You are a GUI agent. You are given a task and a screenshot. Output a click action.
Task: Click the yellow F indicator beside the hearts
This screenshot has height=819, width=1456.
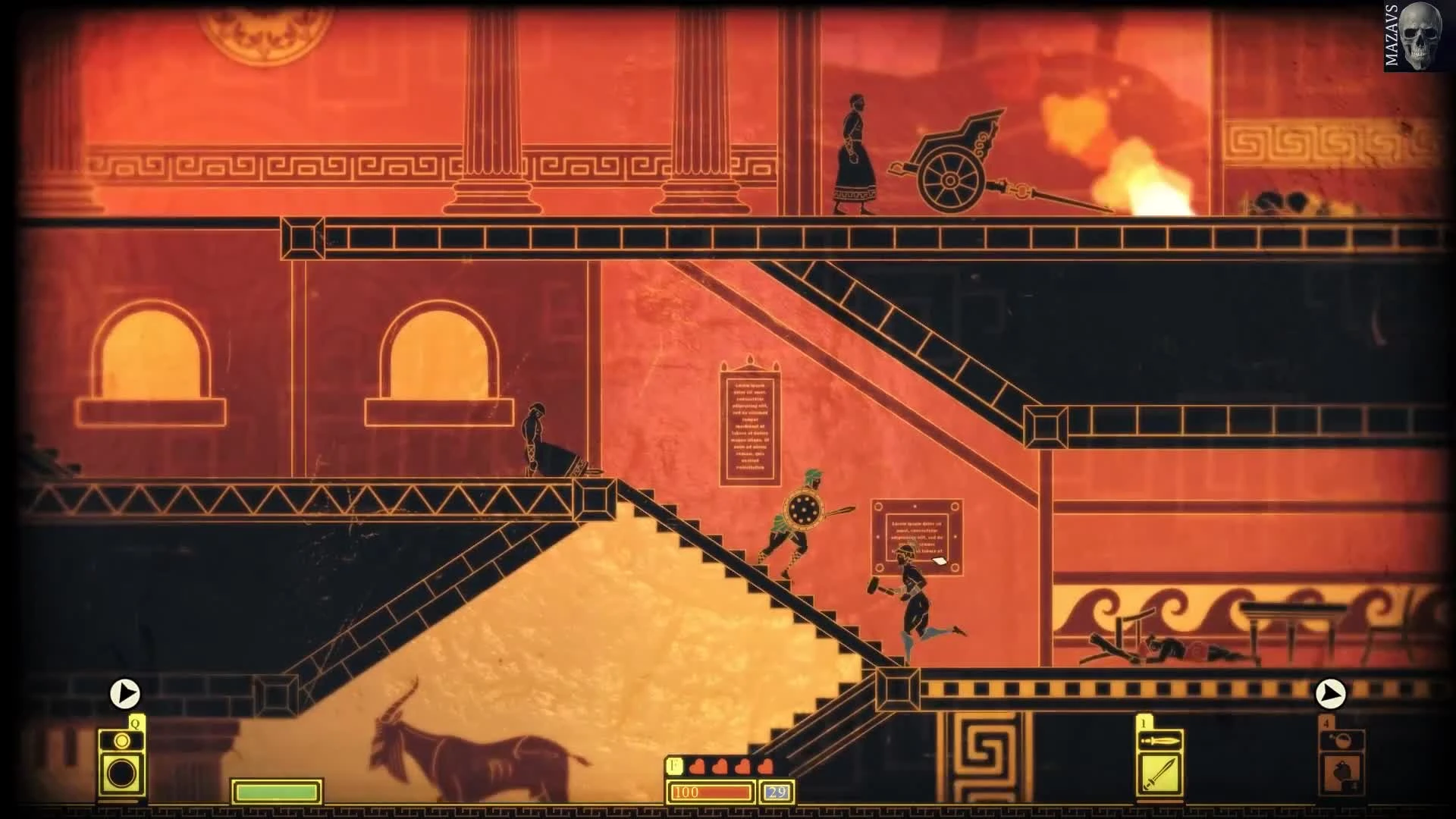coord(673,767)
